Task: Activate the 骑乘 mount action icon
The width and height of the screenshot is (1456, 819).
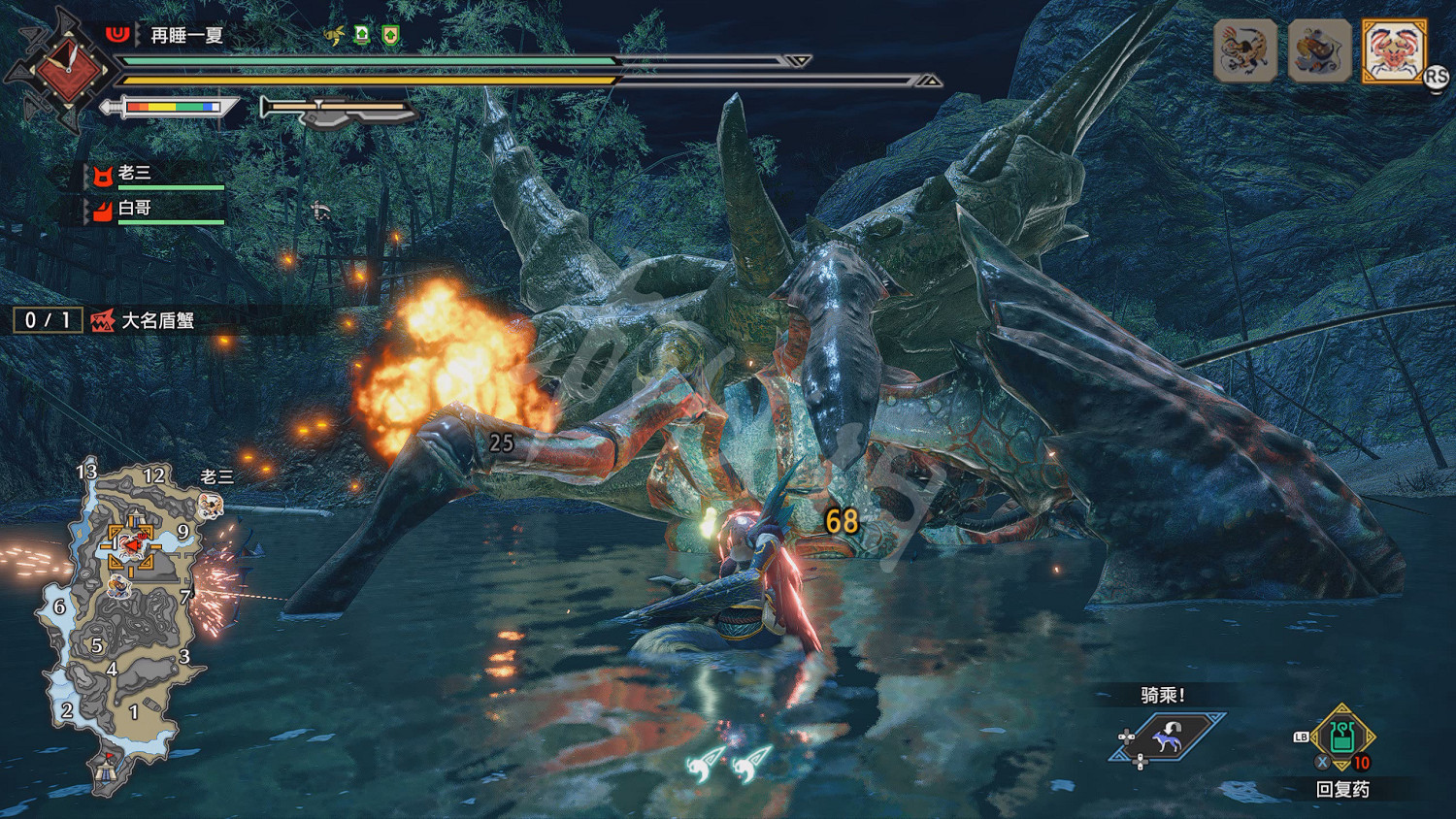Action: (x=1169, y=739)
